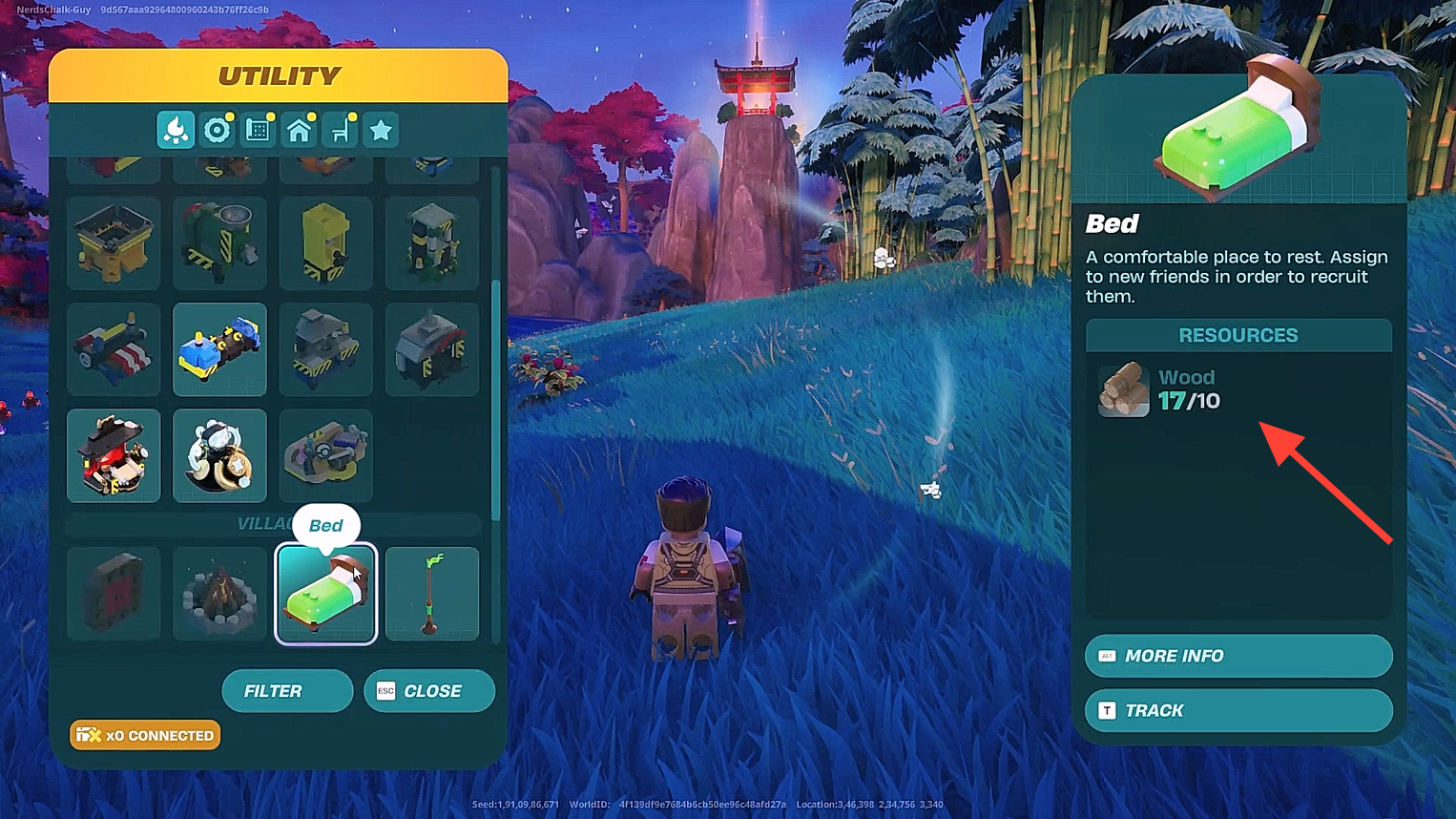Click the build list scrollbar

coord(495,401)
